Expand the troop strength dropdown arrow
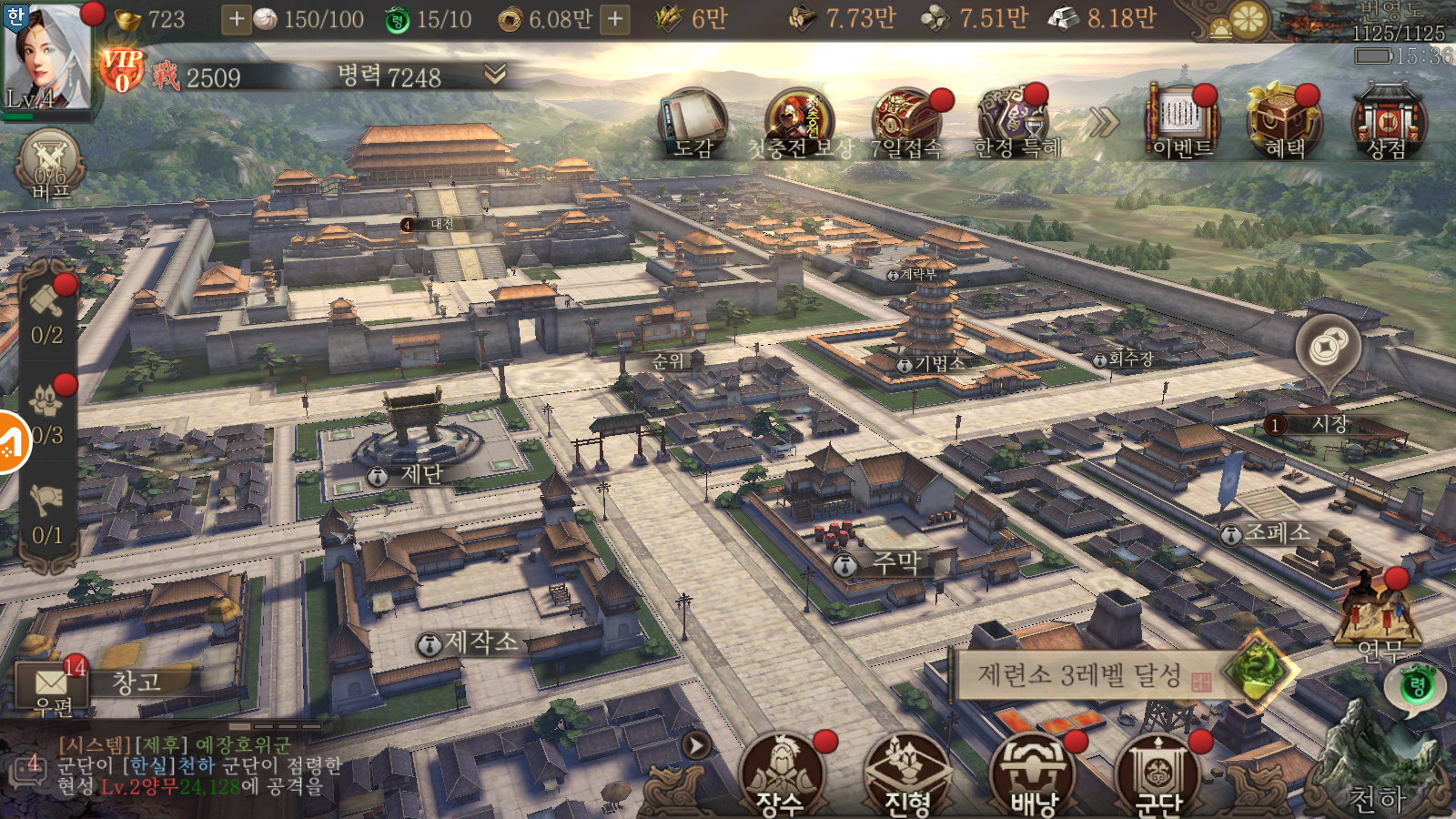The height and width of the screenshot is (819, 1456). (495, 74)
